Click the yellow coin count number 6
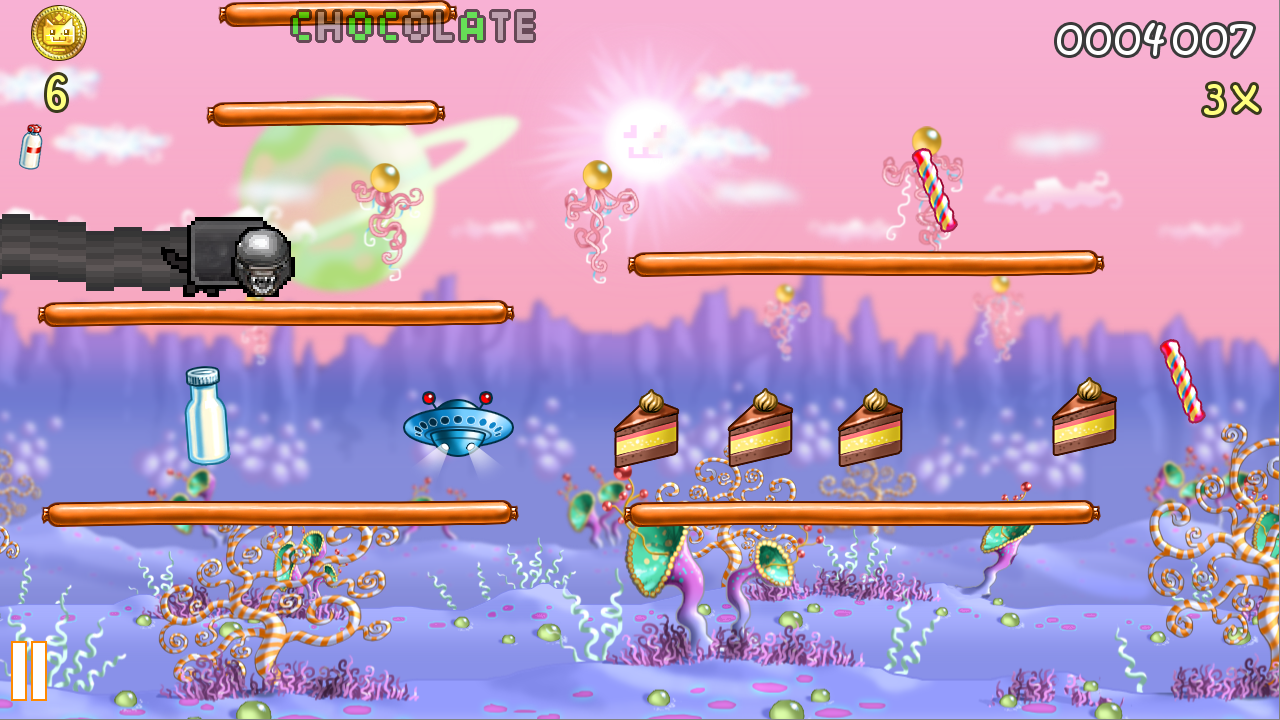The image size is (1280, 720). [55, 92]
